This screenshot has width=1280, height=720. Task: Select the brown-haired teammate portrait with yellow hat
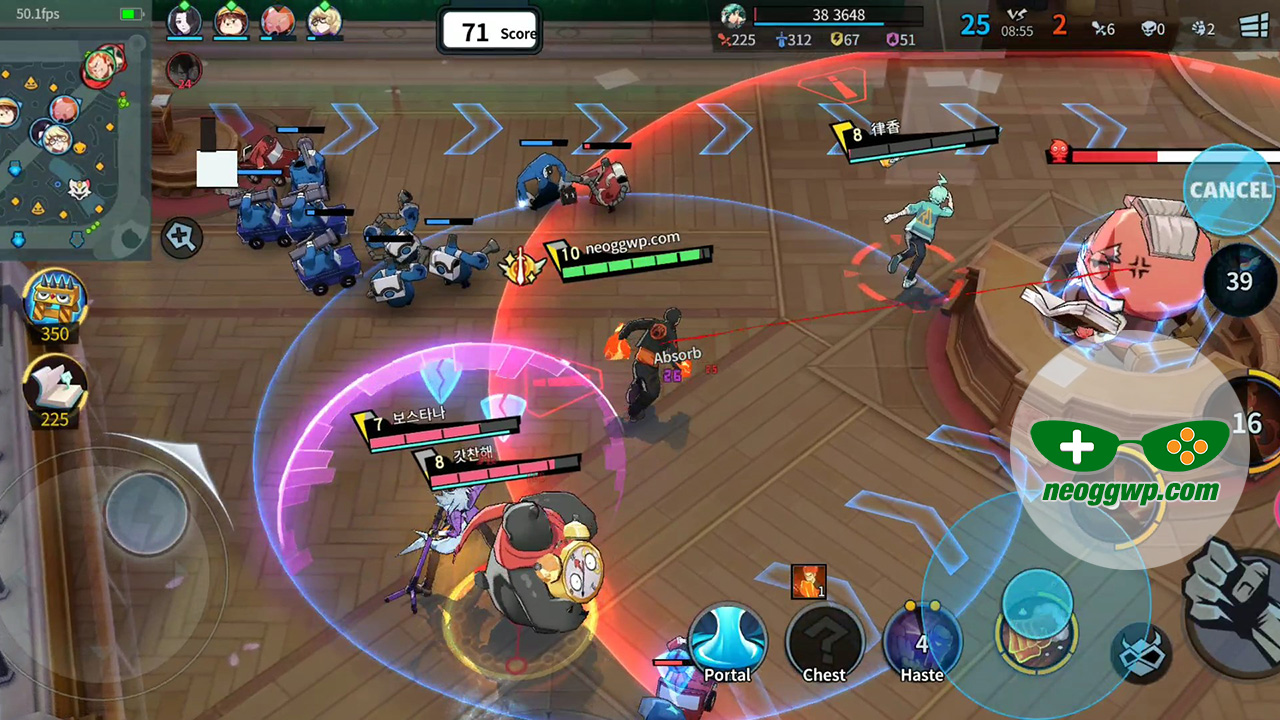[x=231, y=20]
